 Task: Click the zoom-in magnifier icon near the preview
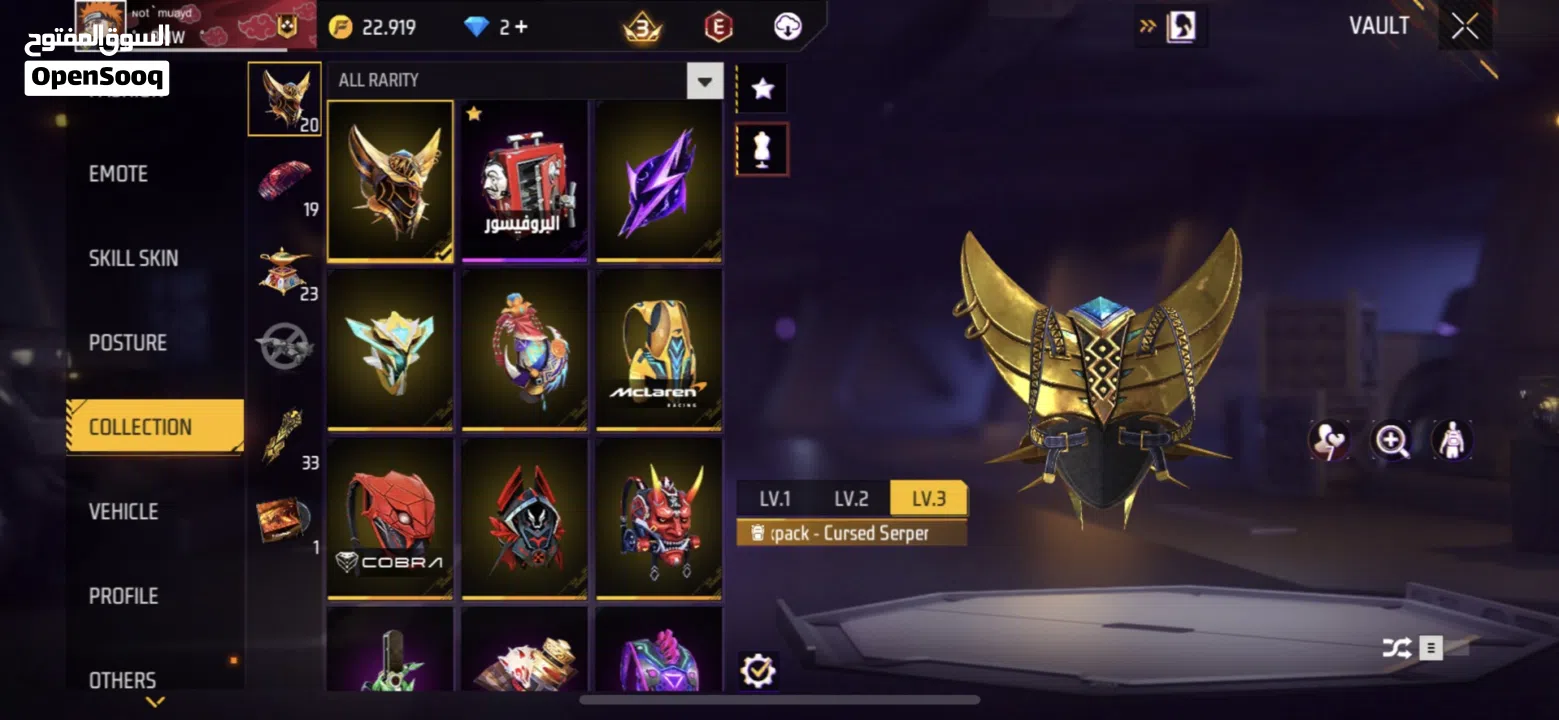[x=1393, y=440]
